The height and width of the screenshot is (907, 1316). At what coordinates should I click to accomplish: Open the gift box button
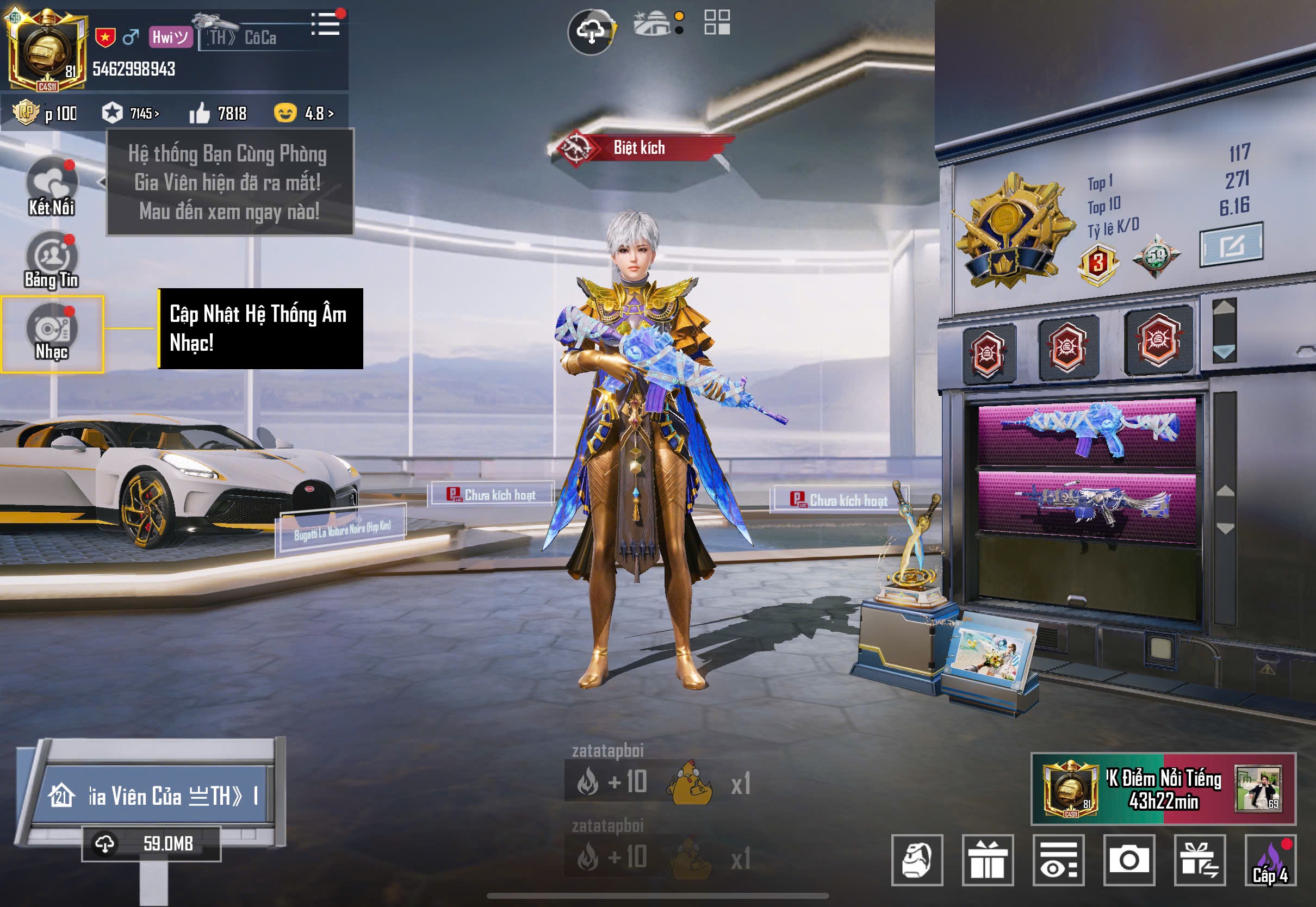[988, 860]
